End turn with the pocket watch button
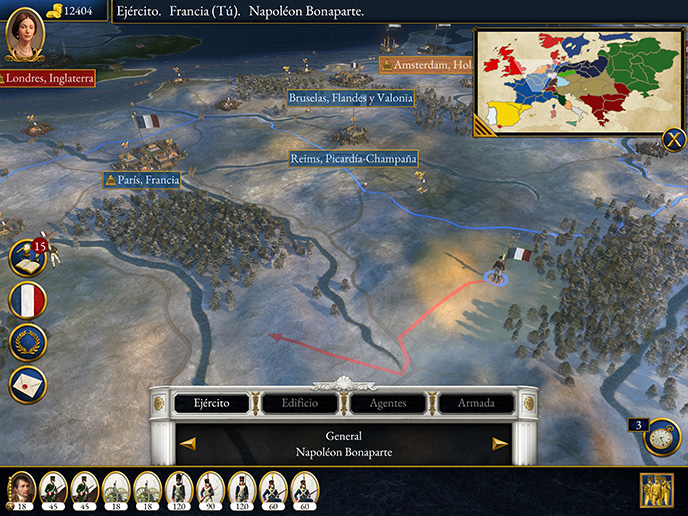 (x=660, y=437)
